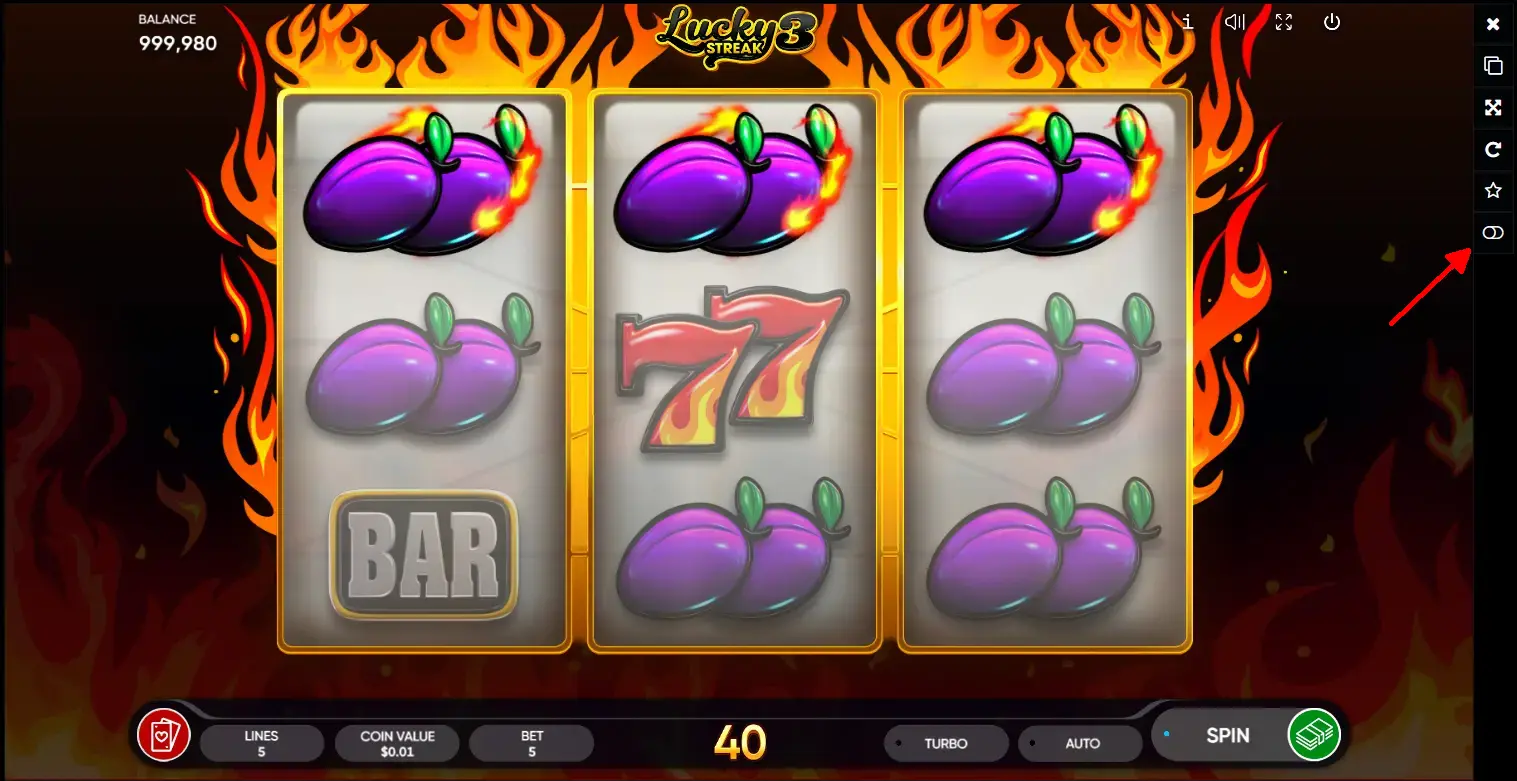This screenshot has width=1517, height=781.
Task: Show the game info paytable
Action: pyautogui.click(x=1187, y=22)
